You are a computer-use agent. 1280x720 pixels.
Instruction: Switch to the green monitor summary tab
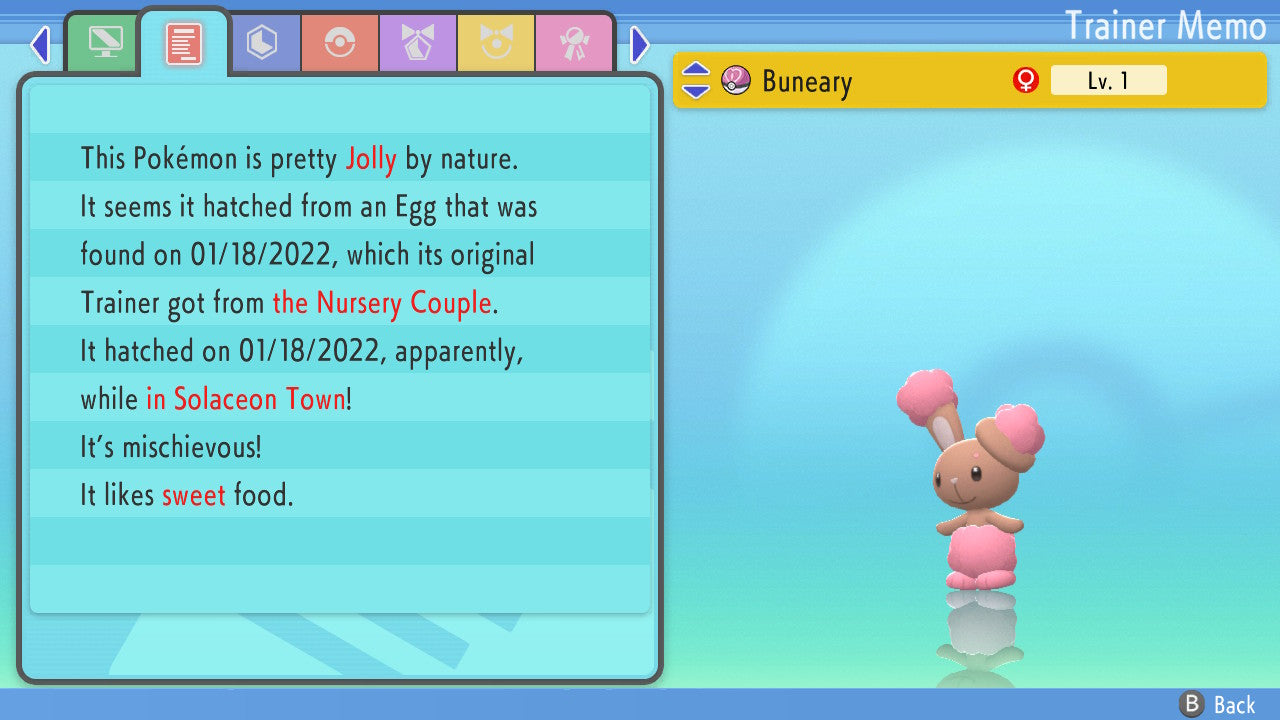point(105,44)
